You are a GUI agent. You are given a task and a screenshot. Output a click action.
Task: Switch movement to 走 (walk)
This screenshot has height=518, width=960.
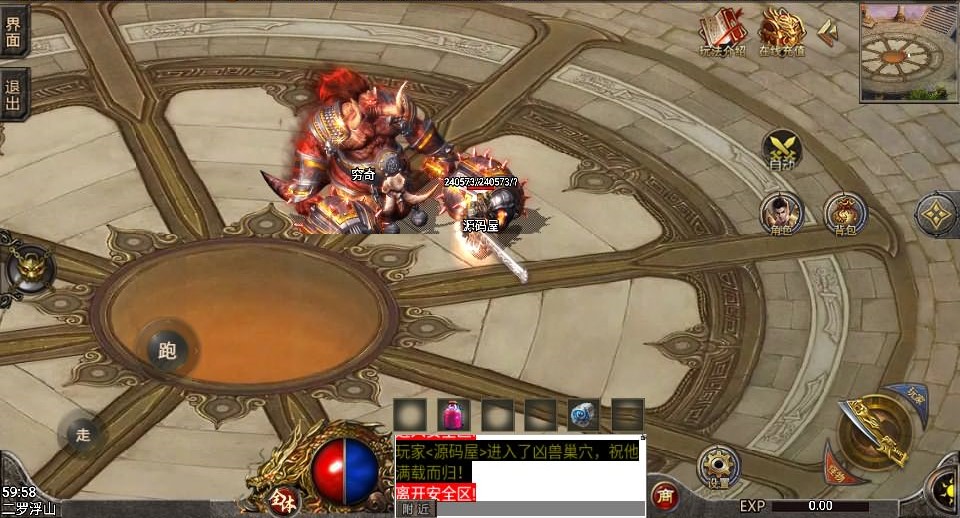[x=82, y=434]
